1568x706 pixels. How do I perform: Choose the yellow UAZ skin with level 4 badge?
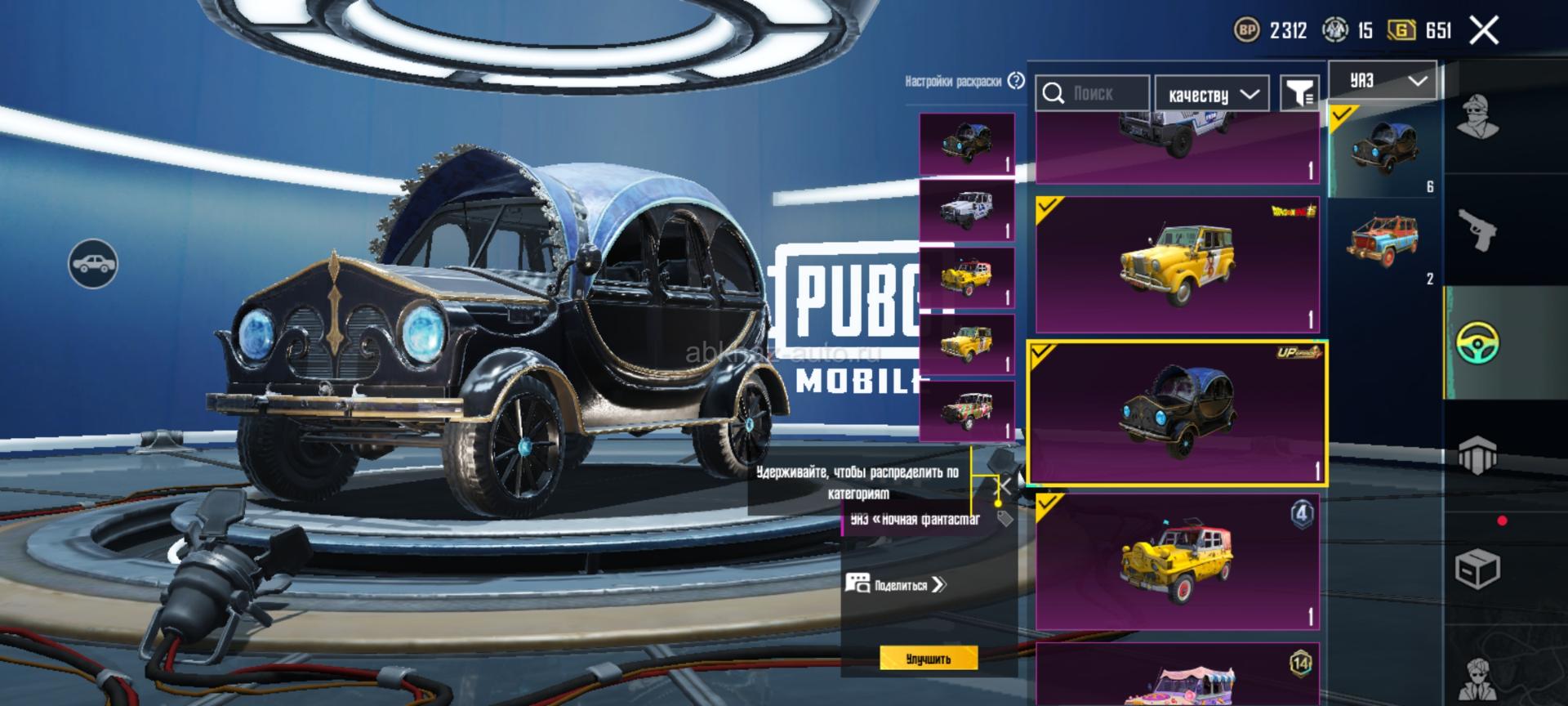[1177, 562]
